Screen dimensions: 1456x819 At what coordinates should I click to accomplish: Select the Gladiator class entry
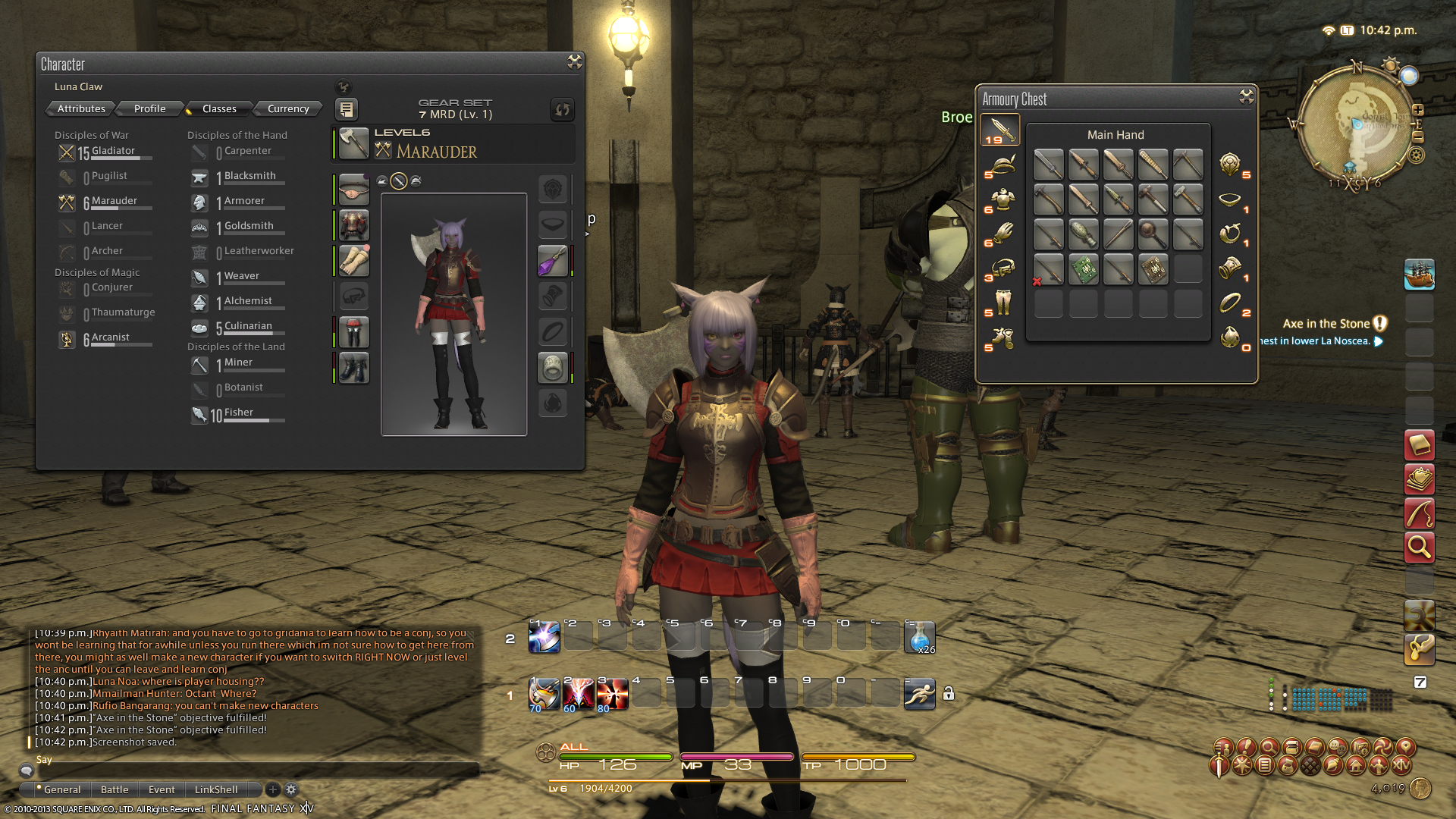113,152
